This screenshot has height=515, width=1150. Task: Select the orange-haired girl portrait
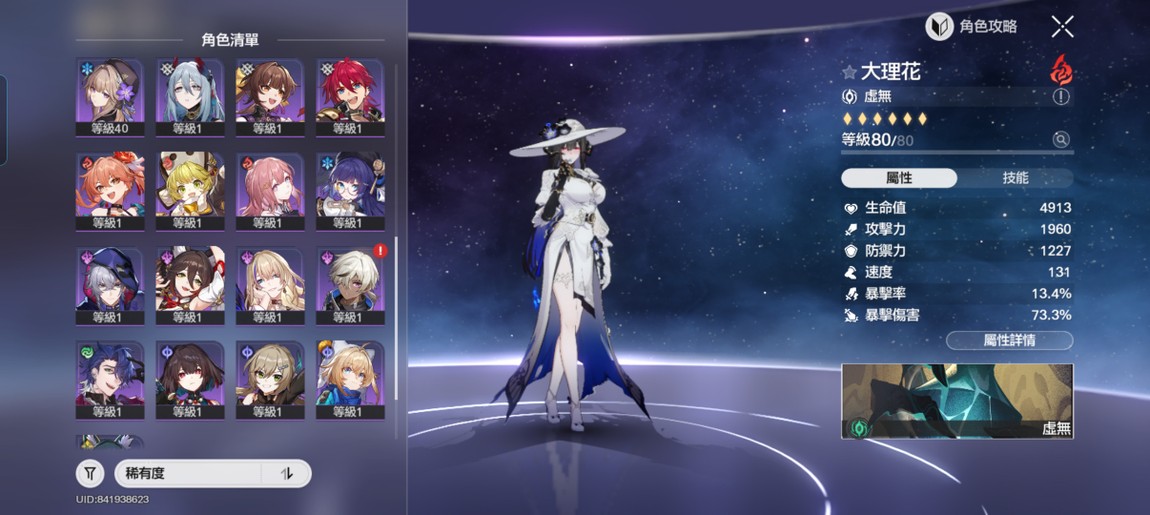point(110,190)
